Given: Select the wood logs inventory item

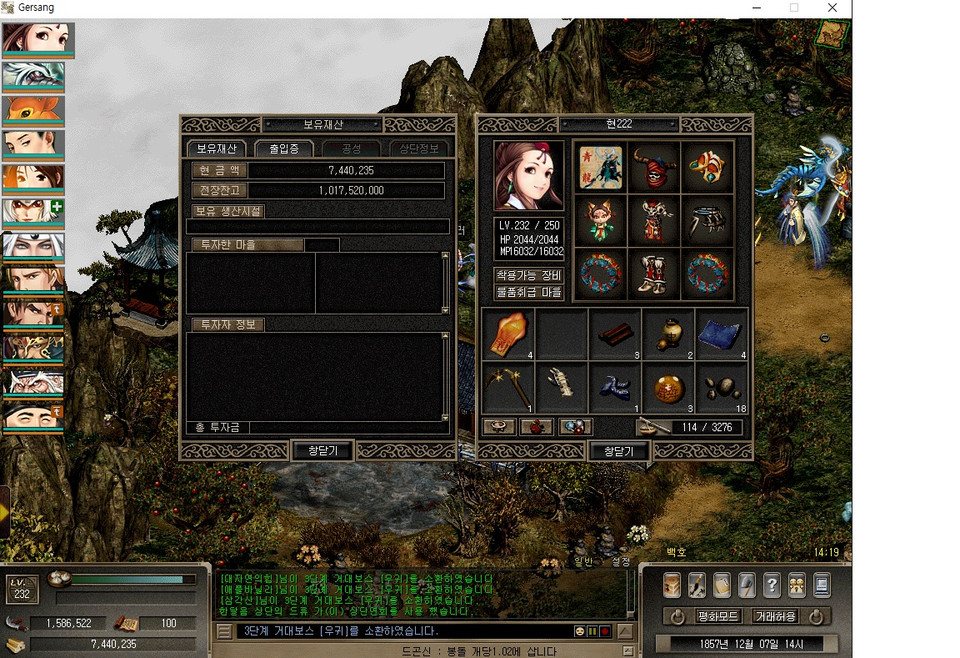Looking at the screenshot, I should tap(614, 334).
